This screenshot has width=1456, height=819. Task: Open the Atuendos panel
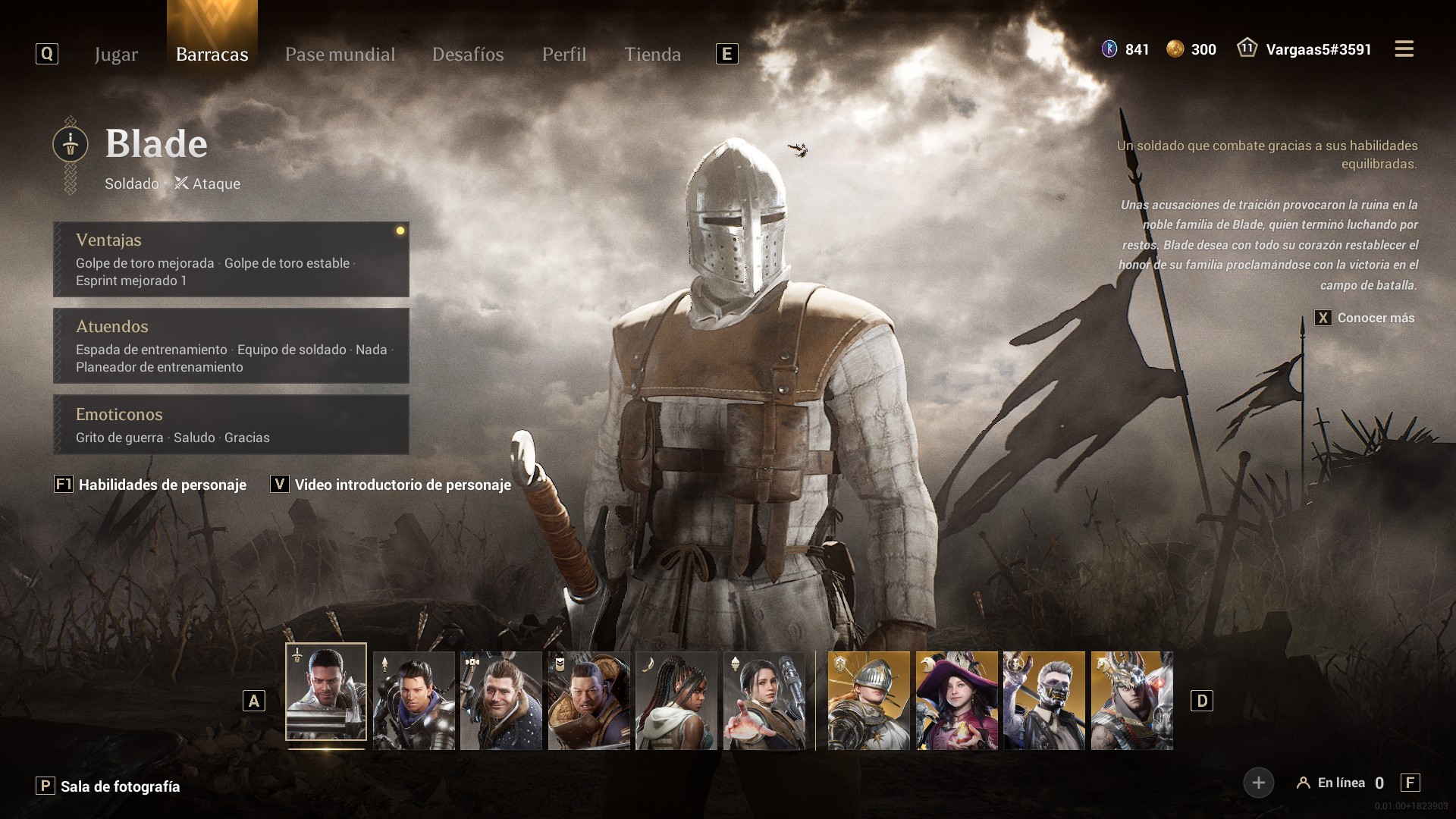point(231,346)
